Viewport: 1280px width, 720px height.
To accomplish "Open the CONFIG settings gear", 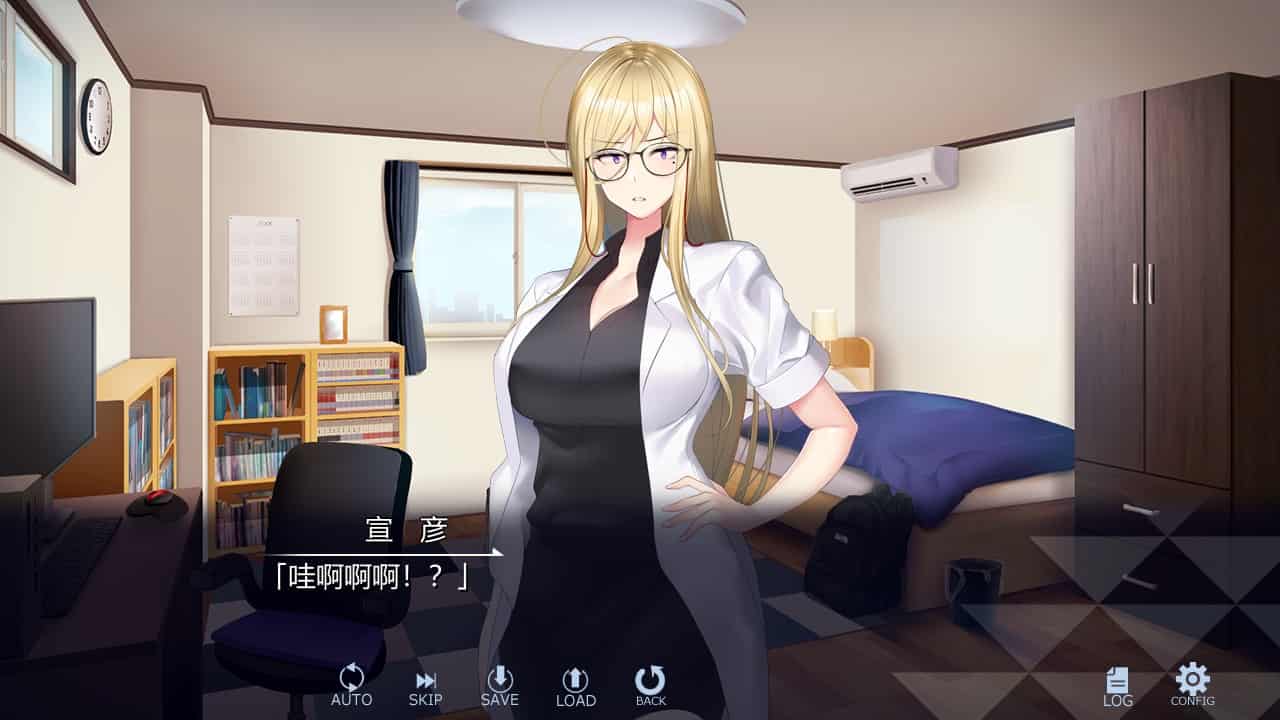I will [1192, 685].
